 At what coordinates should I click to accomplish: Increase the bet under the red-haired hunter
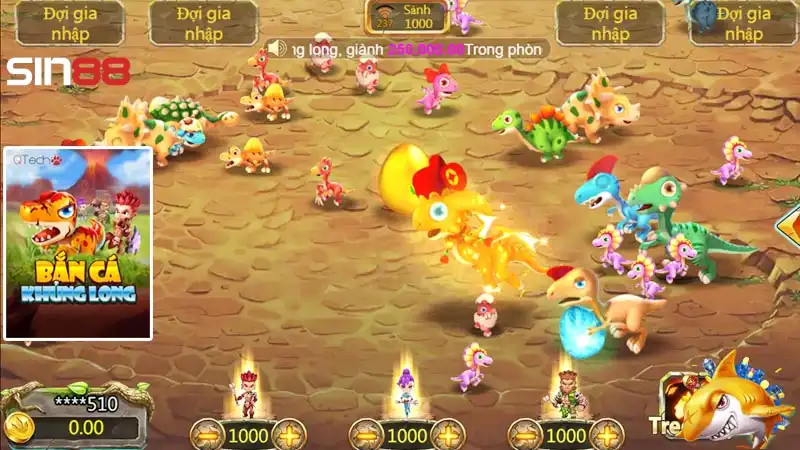[288, 436]
